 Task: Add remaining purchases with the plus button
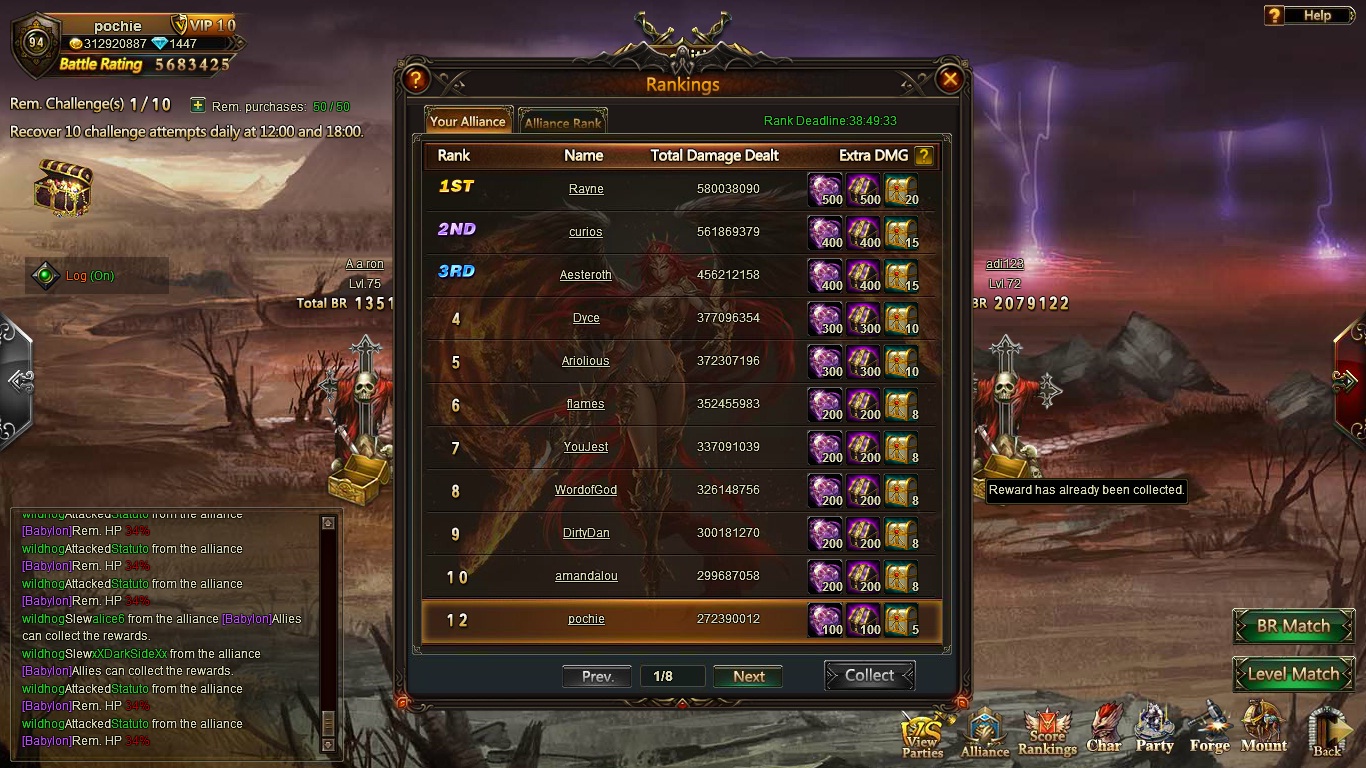[x=198, y=105]
